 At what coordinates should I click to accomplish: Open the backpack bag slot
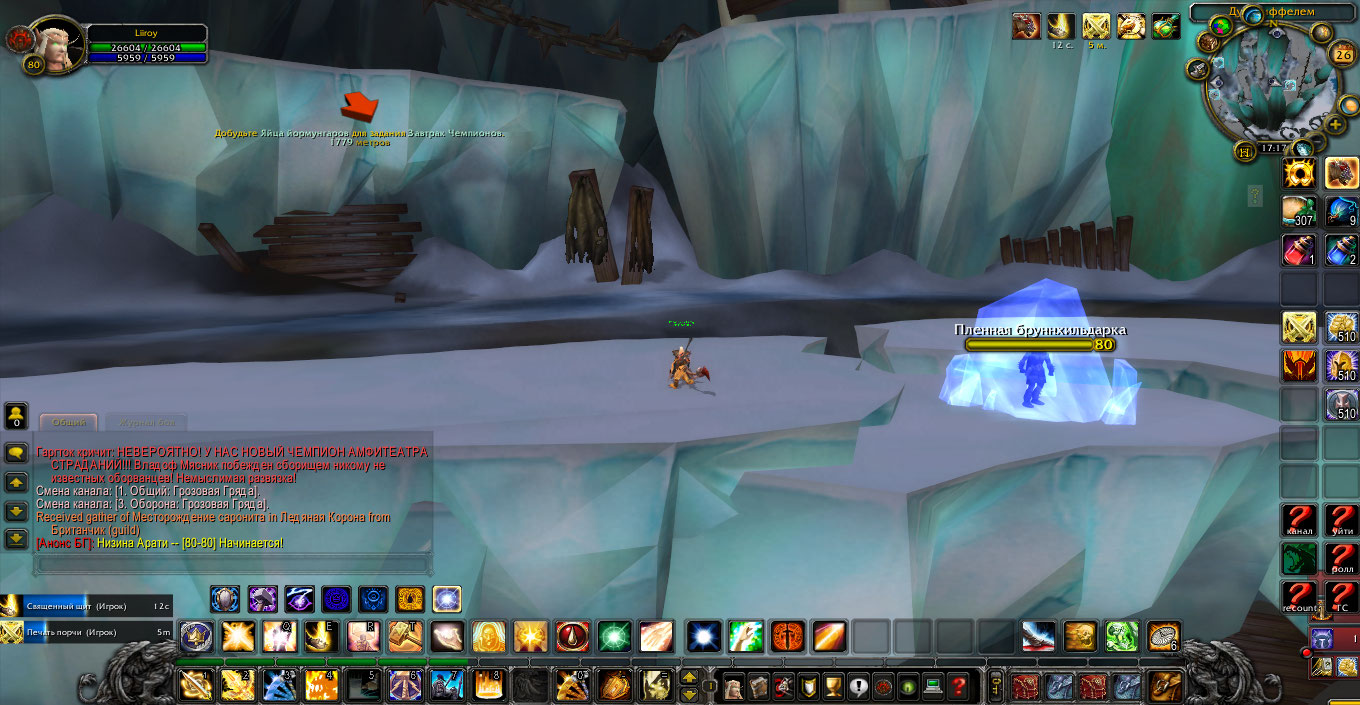tap(1163, 686)
